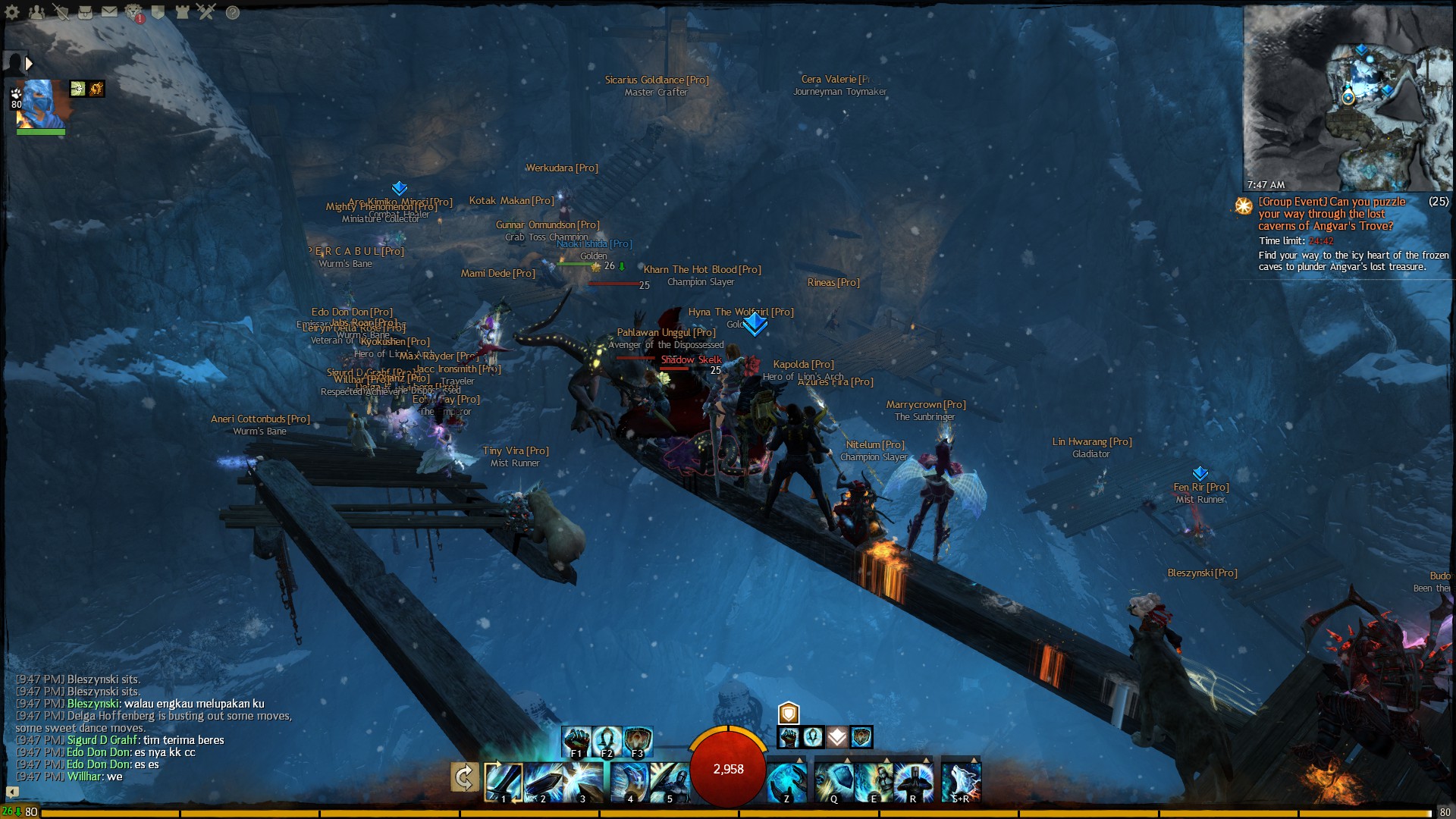This screenshot has width=1456, height=819.
Task: Click the Help question-mark icon
Action: tap(232, 12)
